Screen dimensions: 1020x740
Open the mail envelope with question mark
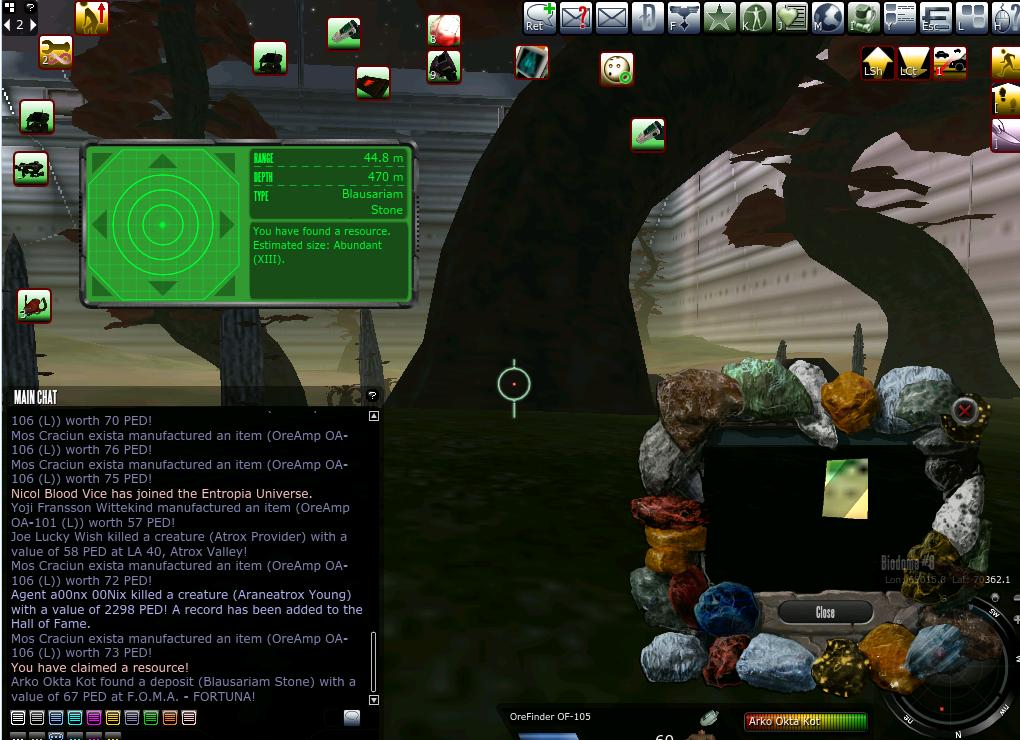click(x=575, y=17)
